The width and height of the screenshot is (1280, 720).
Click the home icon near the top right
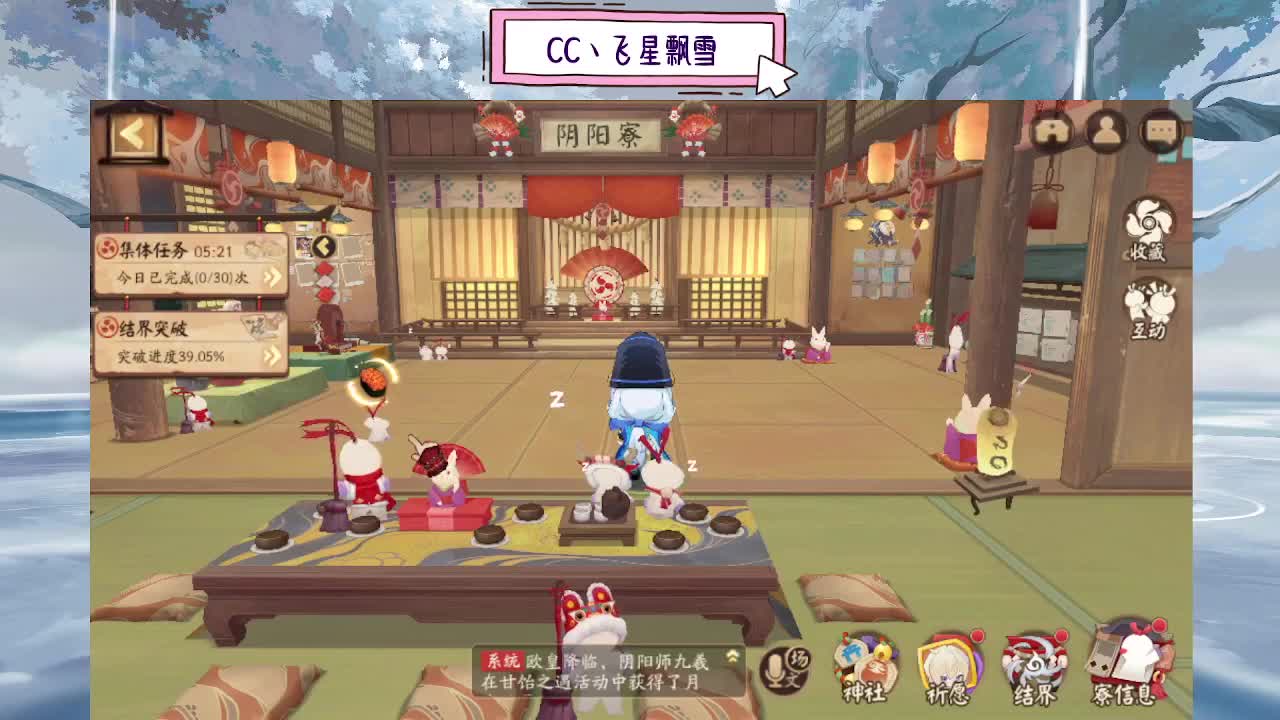[1053, 131]
